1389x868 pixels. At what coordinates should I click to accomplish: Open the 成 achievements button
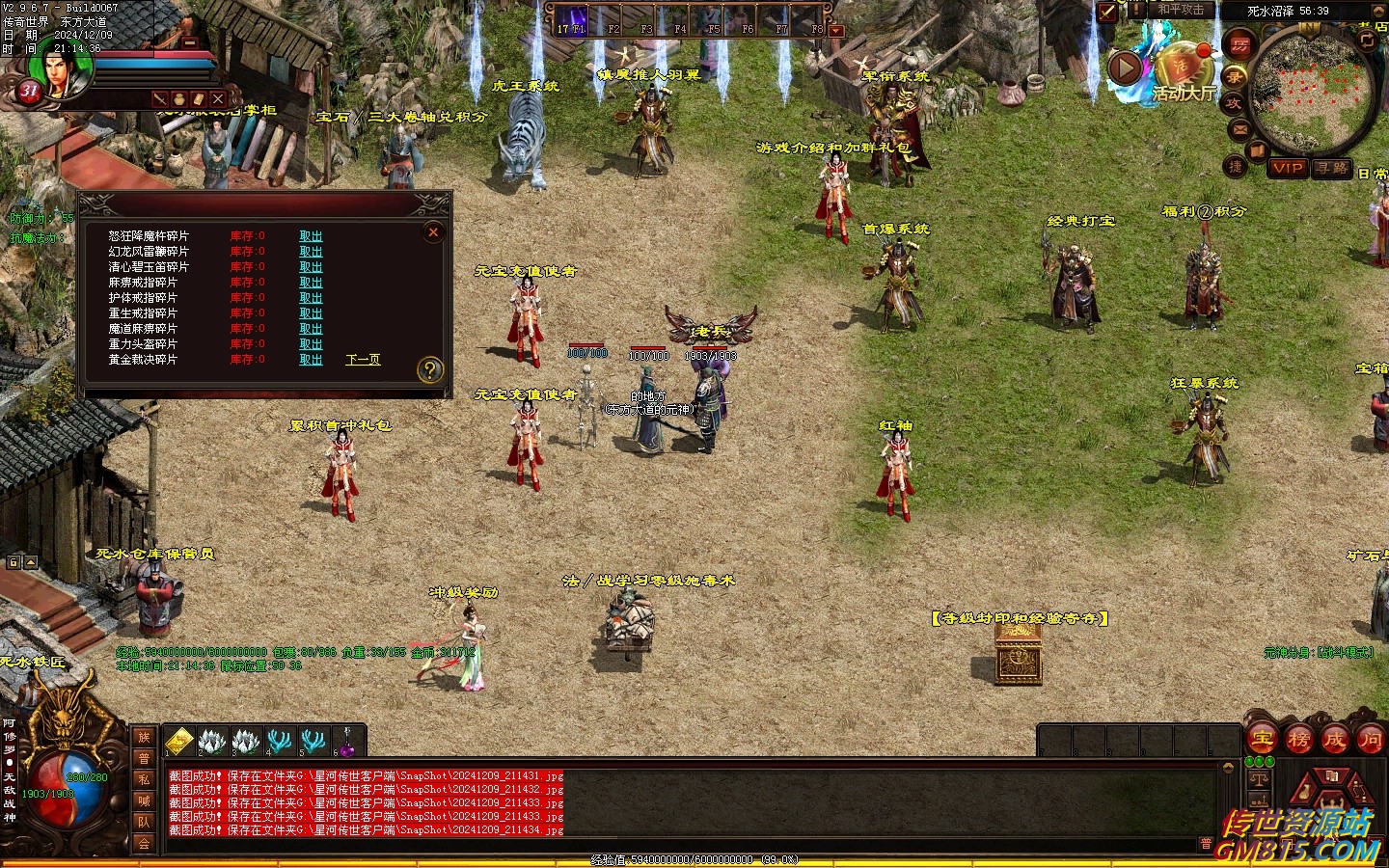pyautogui.click(x=1335, y=740)
